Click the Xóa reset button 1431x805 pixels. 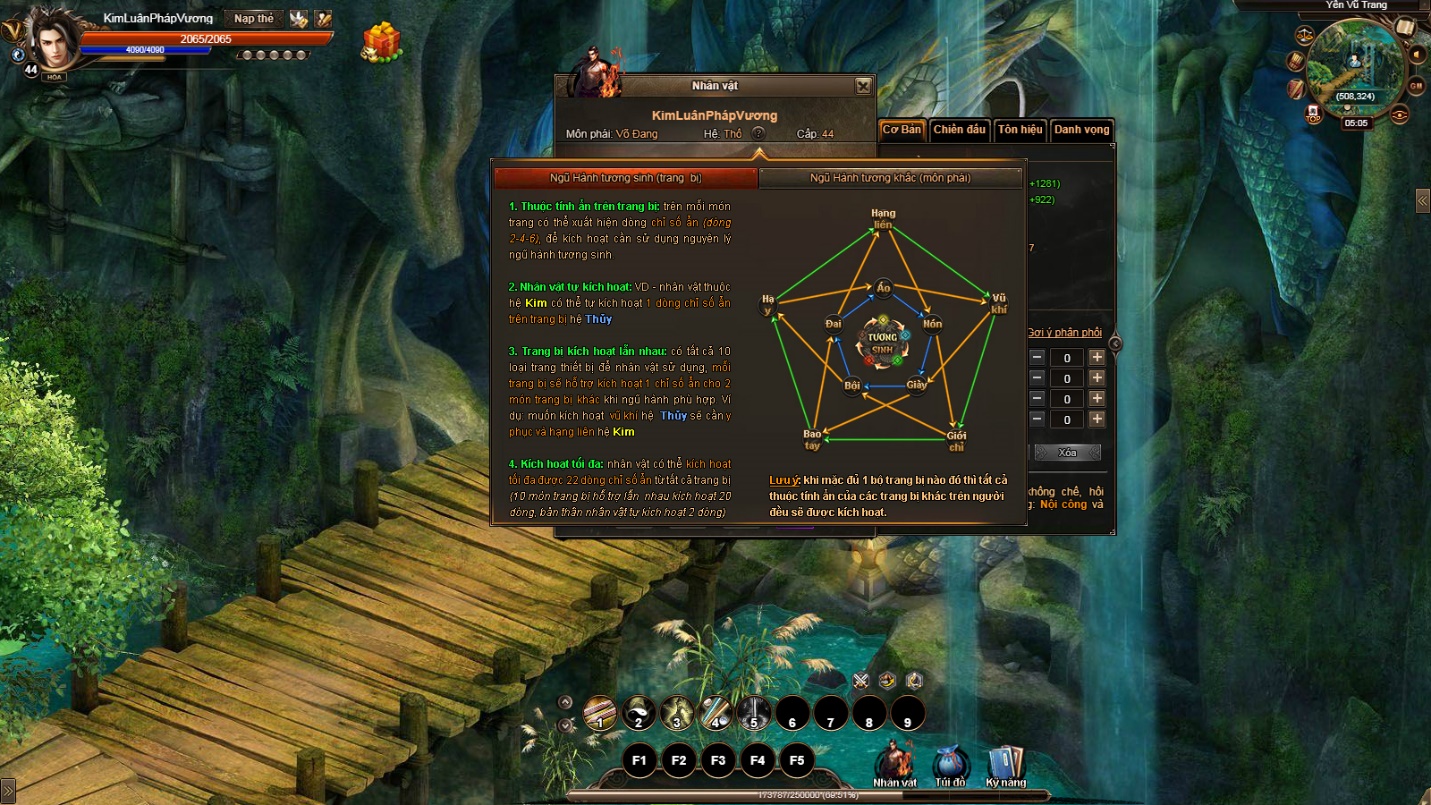point(1067,453)
